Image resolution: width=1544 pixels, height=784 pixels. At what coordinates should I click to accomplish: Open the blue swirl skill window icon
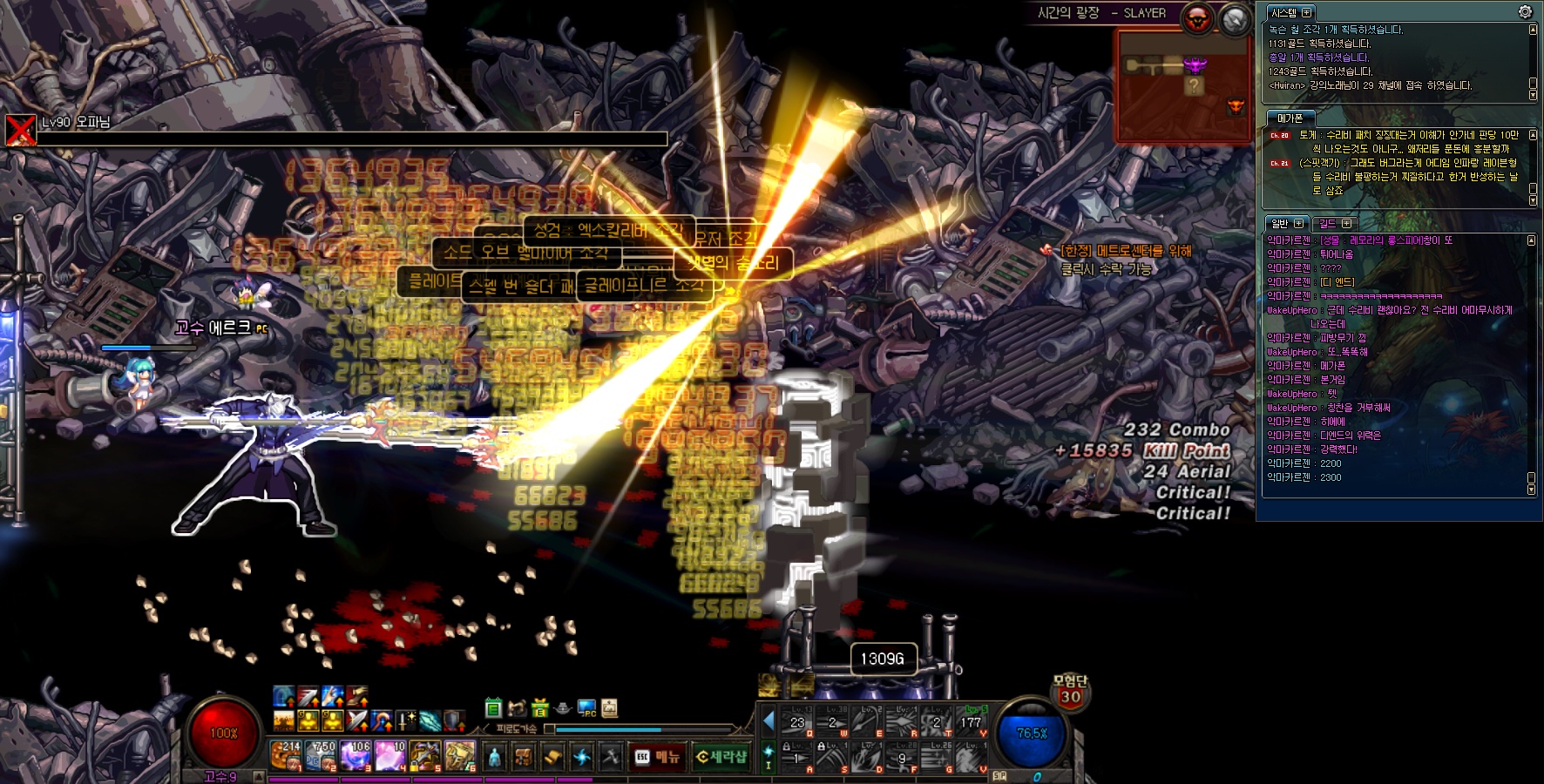(581, 757)
